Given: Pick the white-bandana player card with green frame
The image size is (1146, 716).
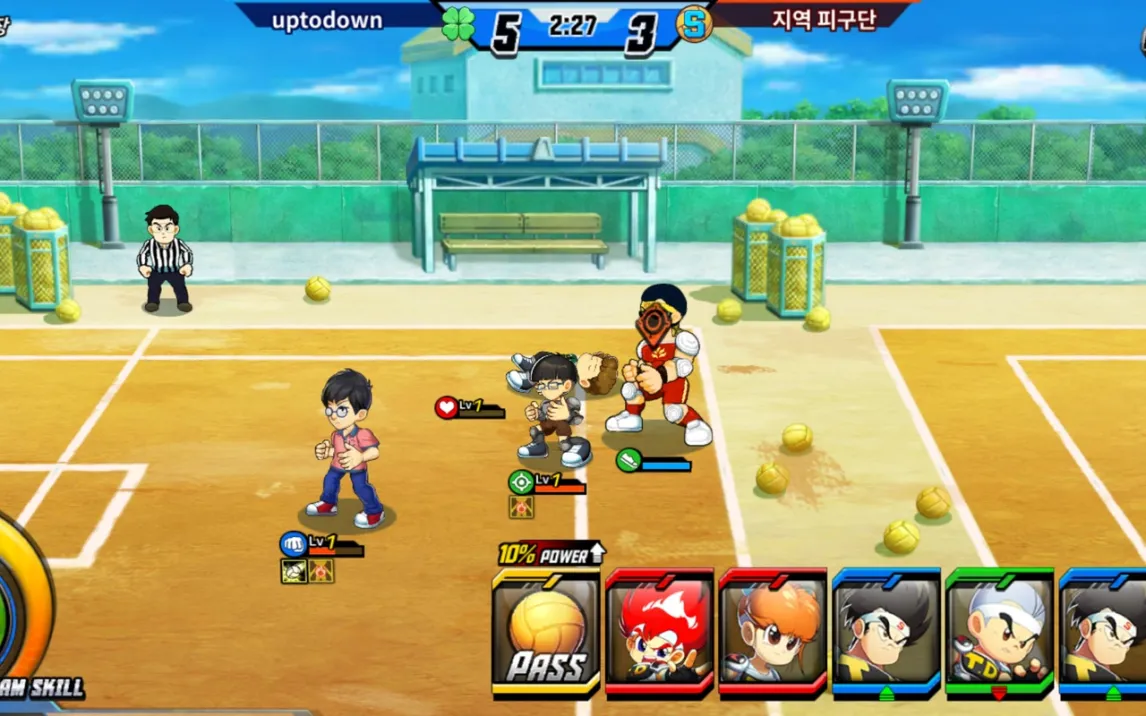Looking at the screenshot, I should (x=999, y=632).
